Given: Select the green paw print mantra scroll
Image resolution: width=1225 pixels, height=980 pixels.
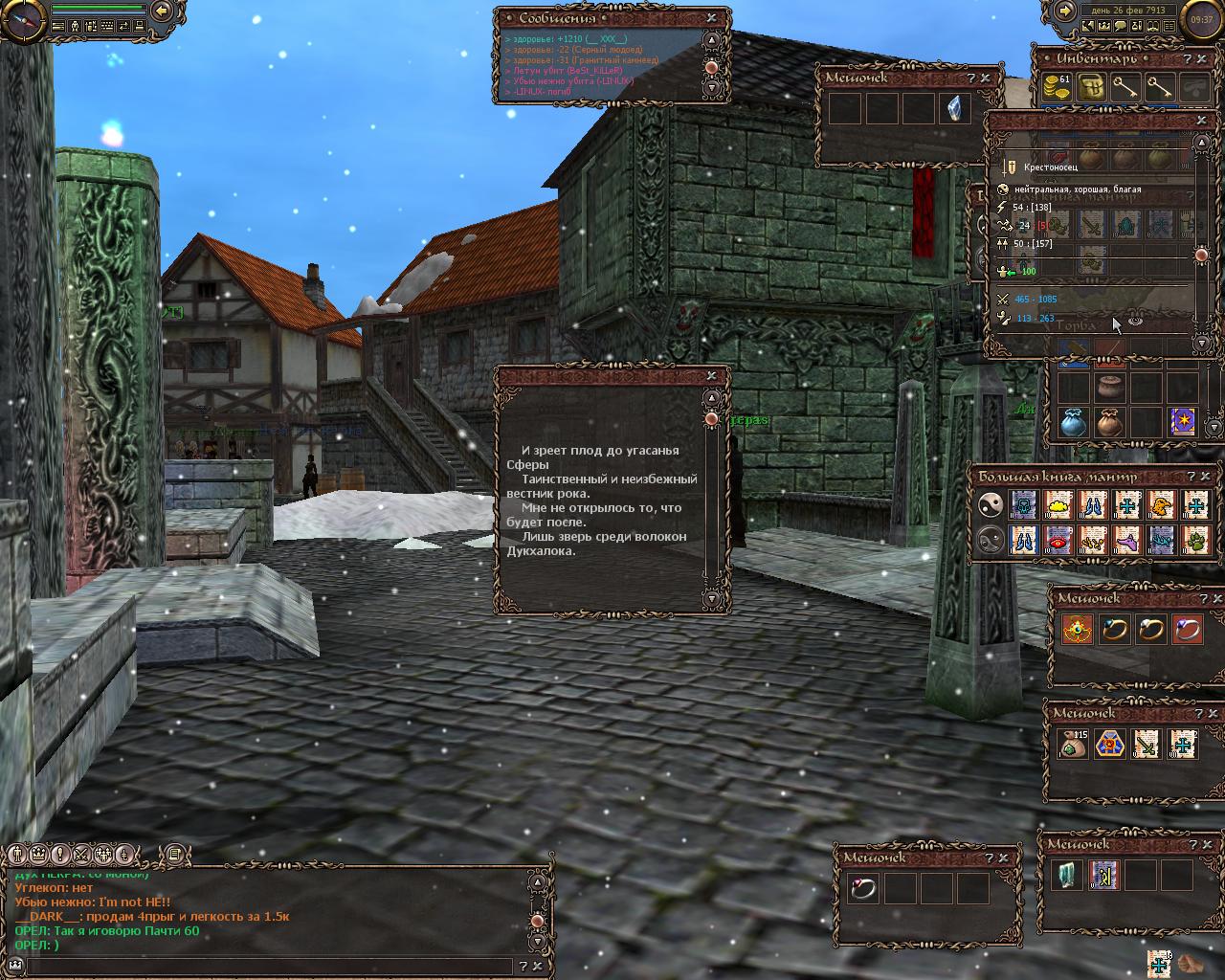Looking at the screenshot, I should click(x=1196, y=540).
